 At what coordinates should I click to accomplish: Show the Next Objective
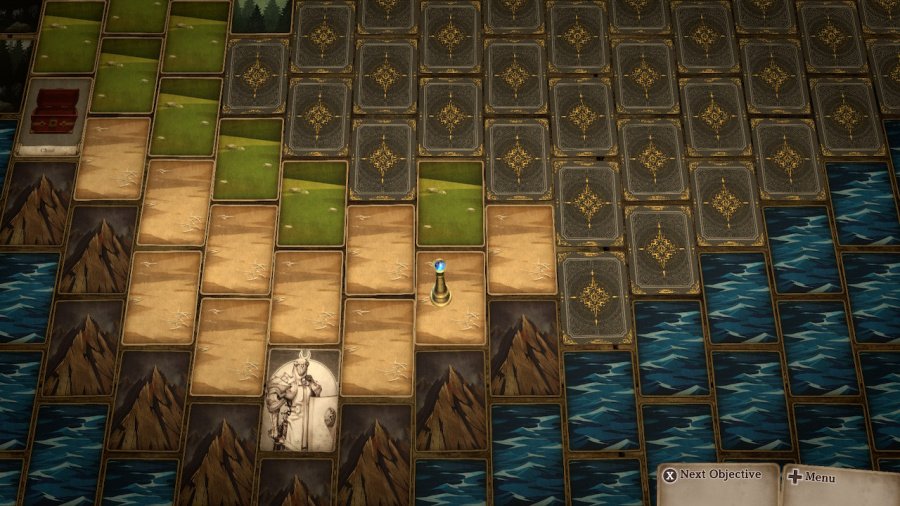712,476
